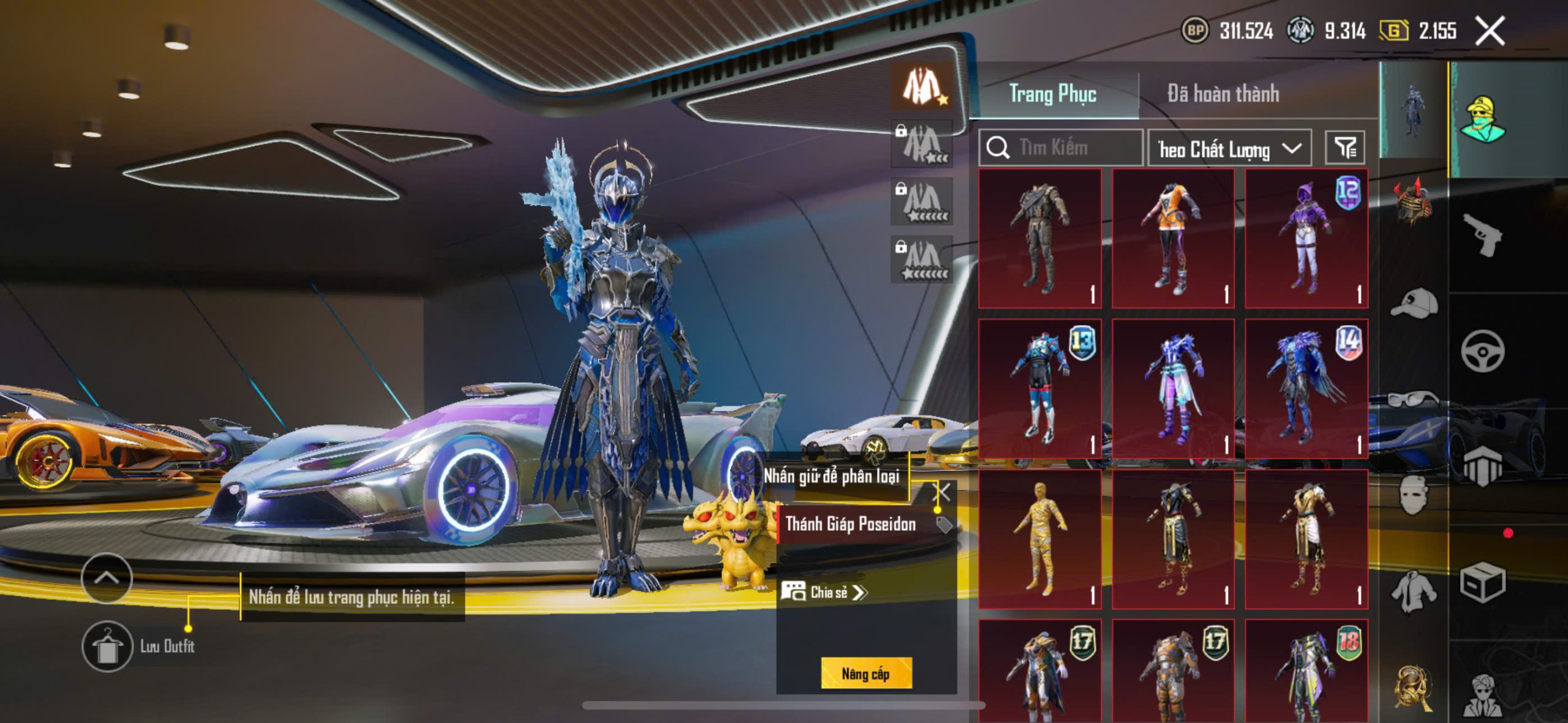Open the steering wheel vehicle category
1568x723 pixels.
[1482, 351]
